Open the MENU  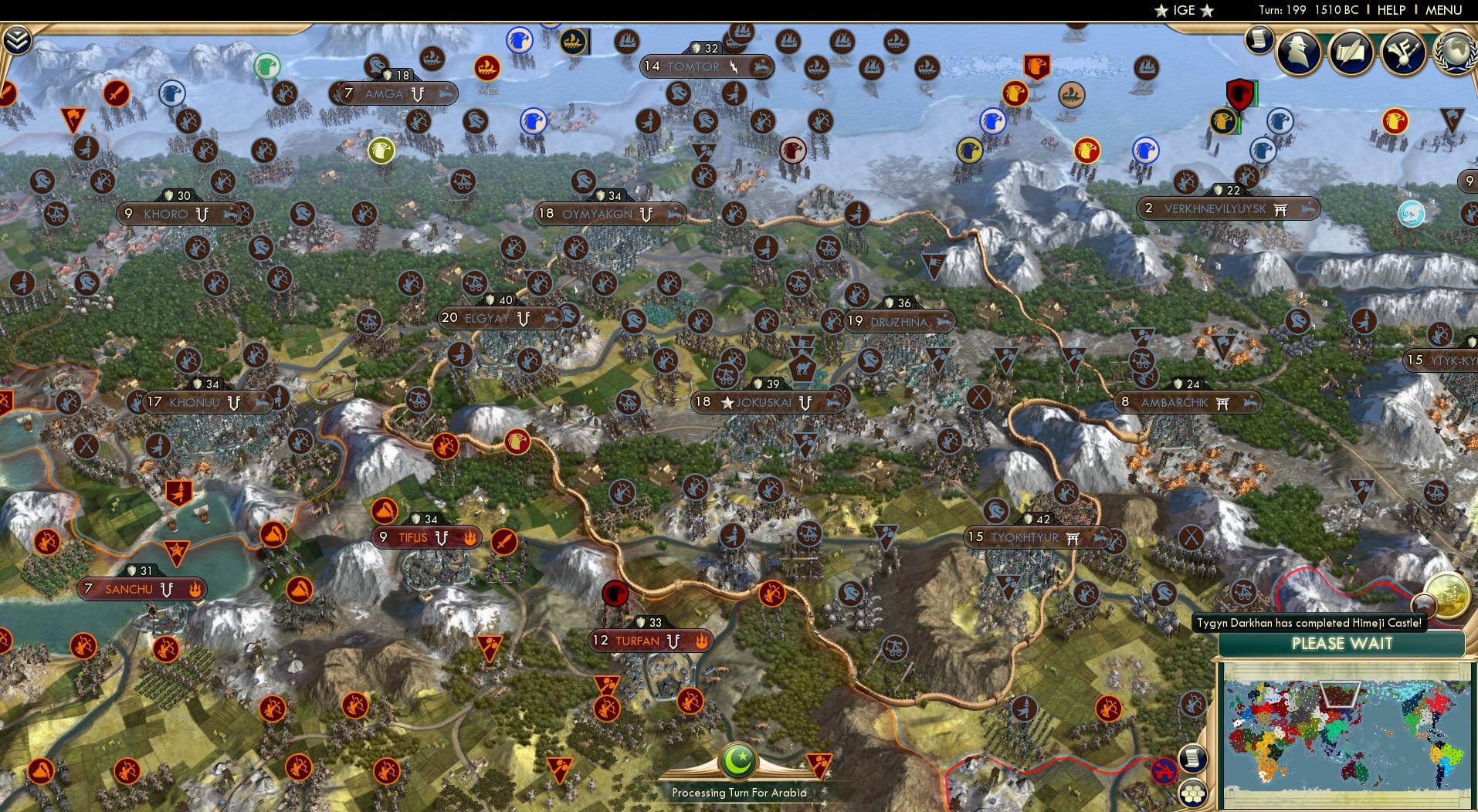(x=1442, y=10)
